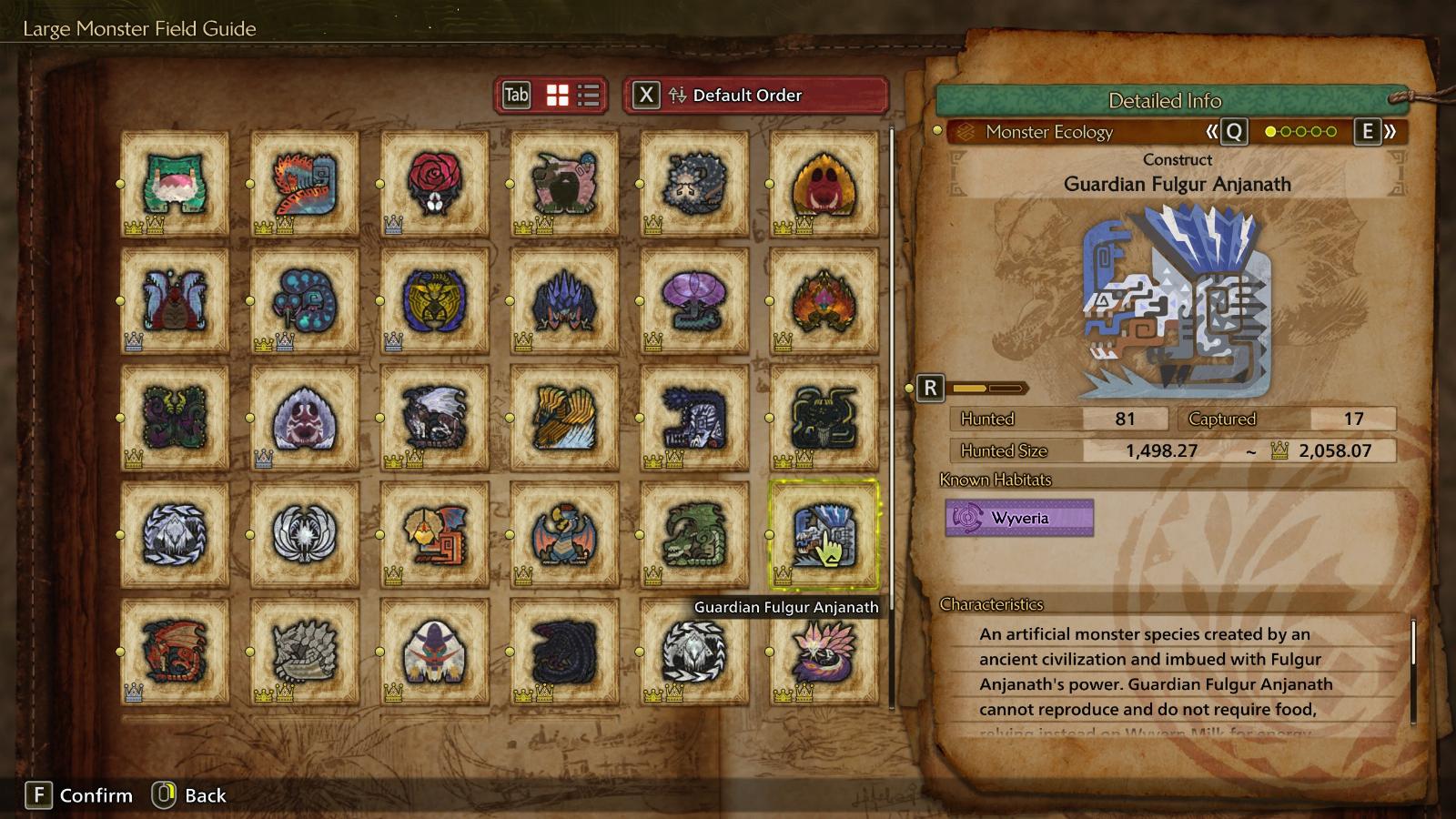
Task: Select the Chatacabra monster tile
Action: click(x=175, y=184)
